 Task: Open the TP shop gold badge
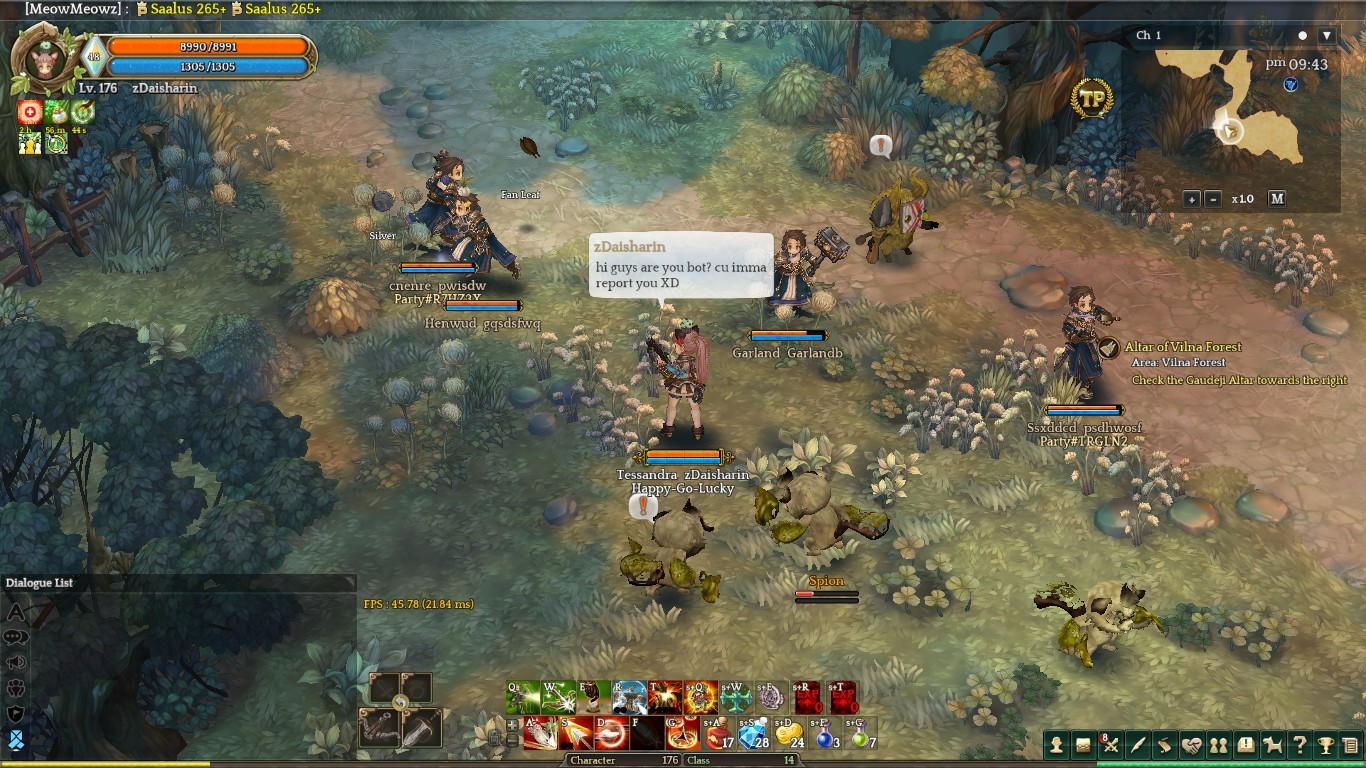(x=1091, y=98)
